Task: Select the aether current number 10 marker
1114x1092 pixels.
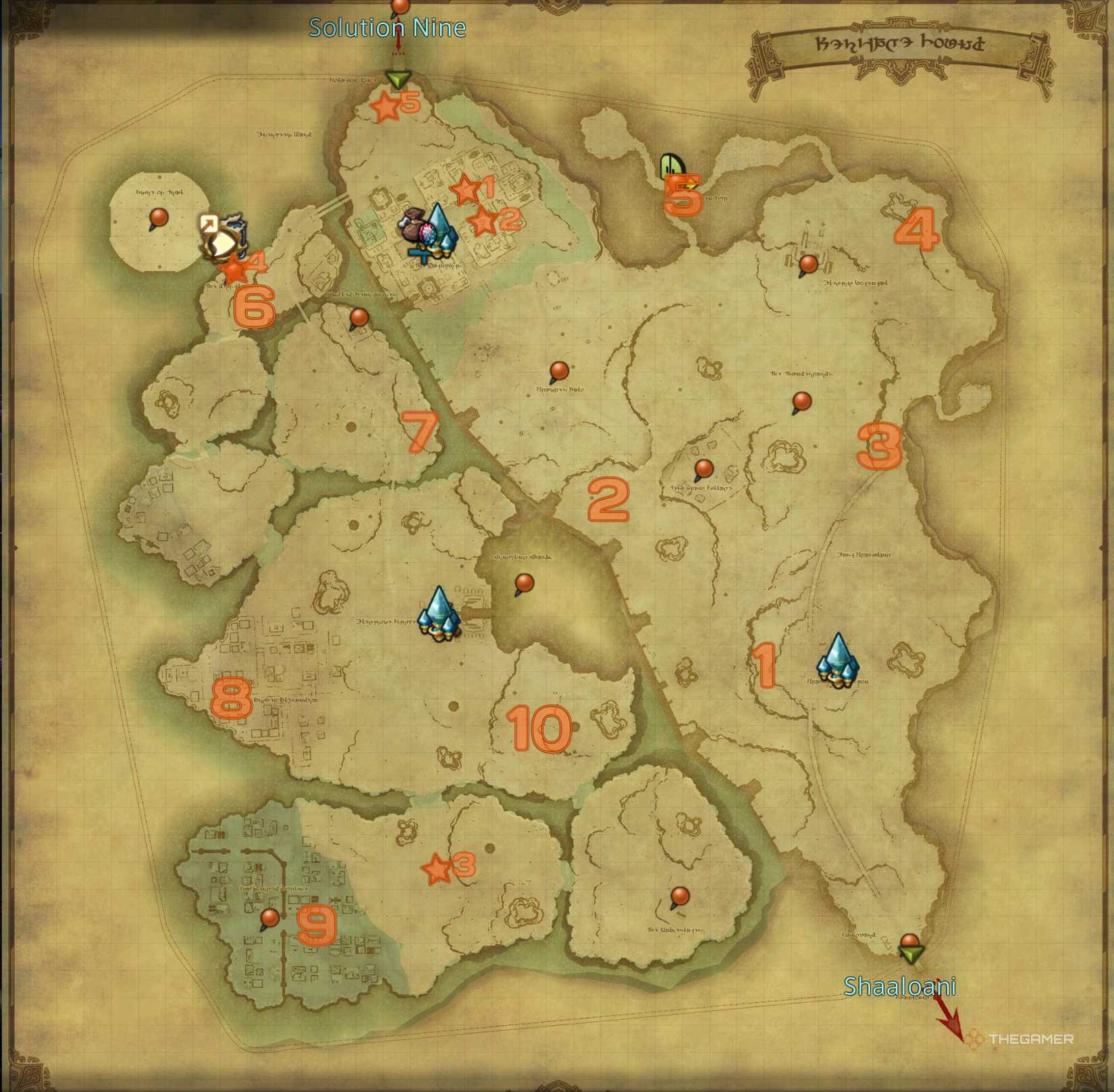Action: click(540, 729)
